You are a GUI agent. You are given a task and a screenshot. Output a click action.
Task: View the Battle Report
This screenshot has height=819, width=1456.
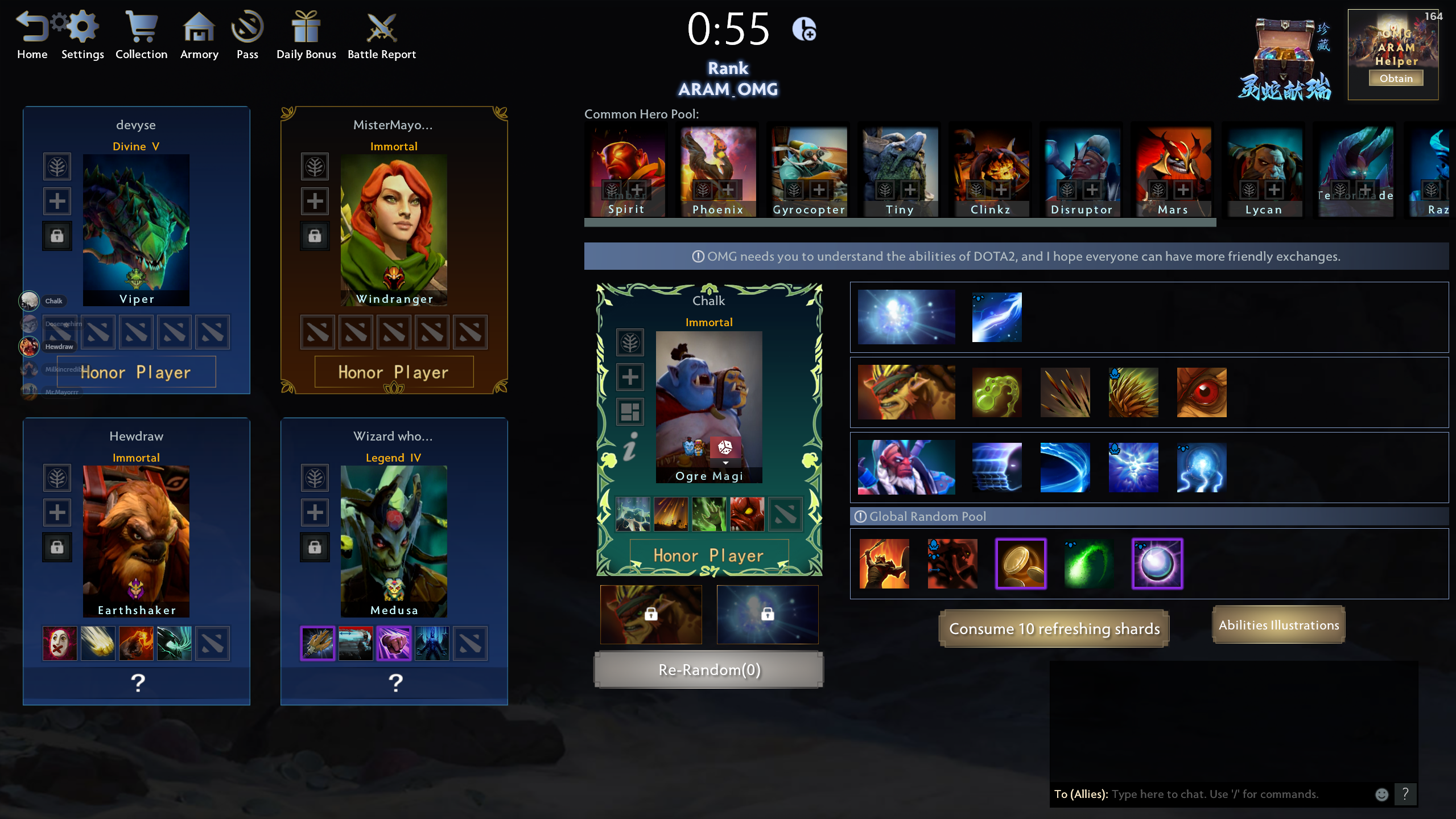(381, 35)
